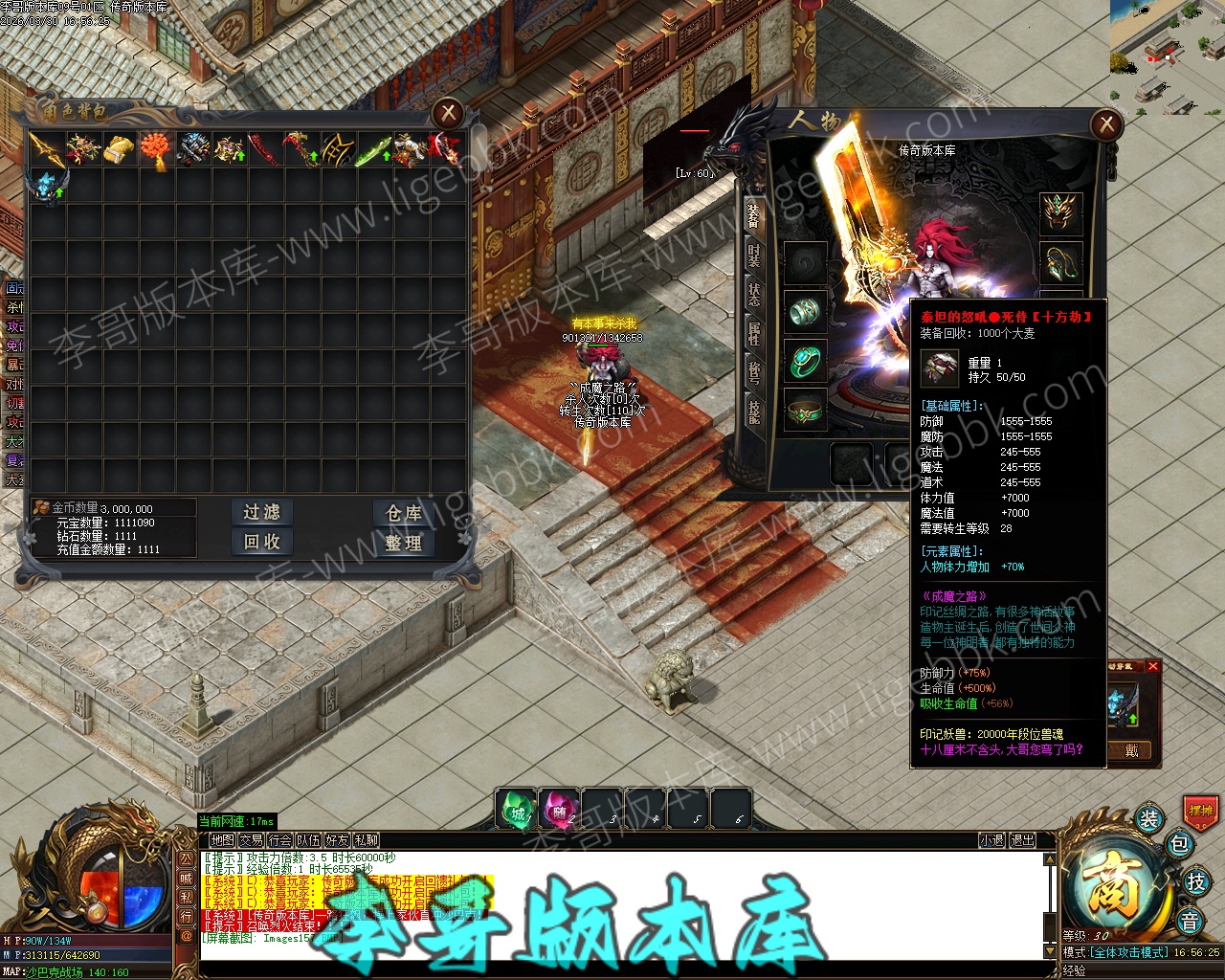Click the 退出 exit button
This screenshot has width=1225, height=980.
point(1023,840)
